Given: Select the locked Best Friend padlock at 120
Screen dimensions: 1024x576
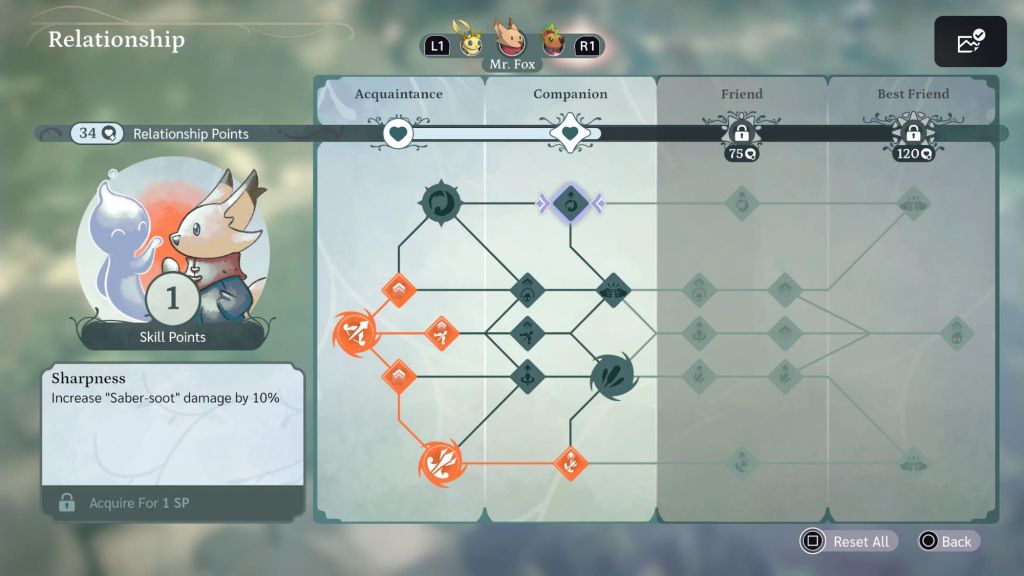Looking at the screenshot, I should point(912,133).
